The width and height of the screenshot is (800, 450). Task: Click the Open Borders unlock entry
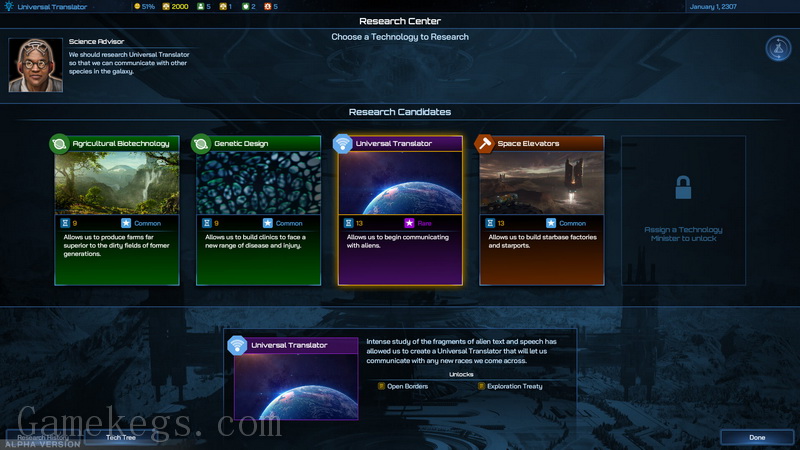(408, 385)
